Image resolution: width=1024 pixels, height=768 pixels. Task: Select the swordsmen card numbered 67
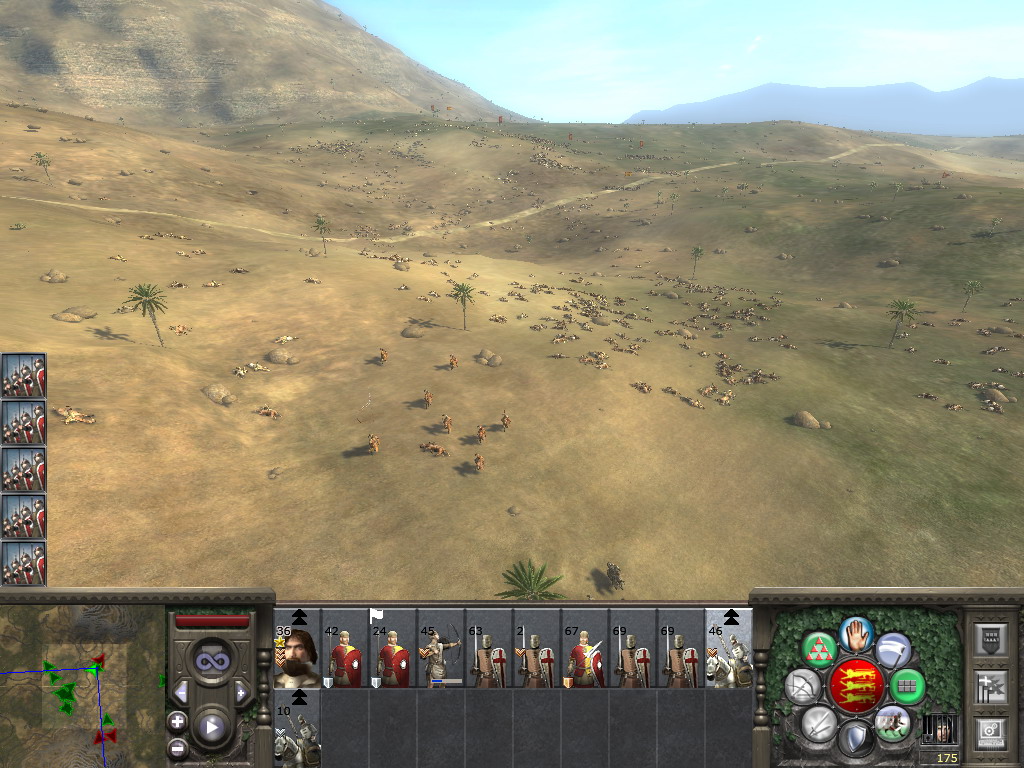coord(584,656)
